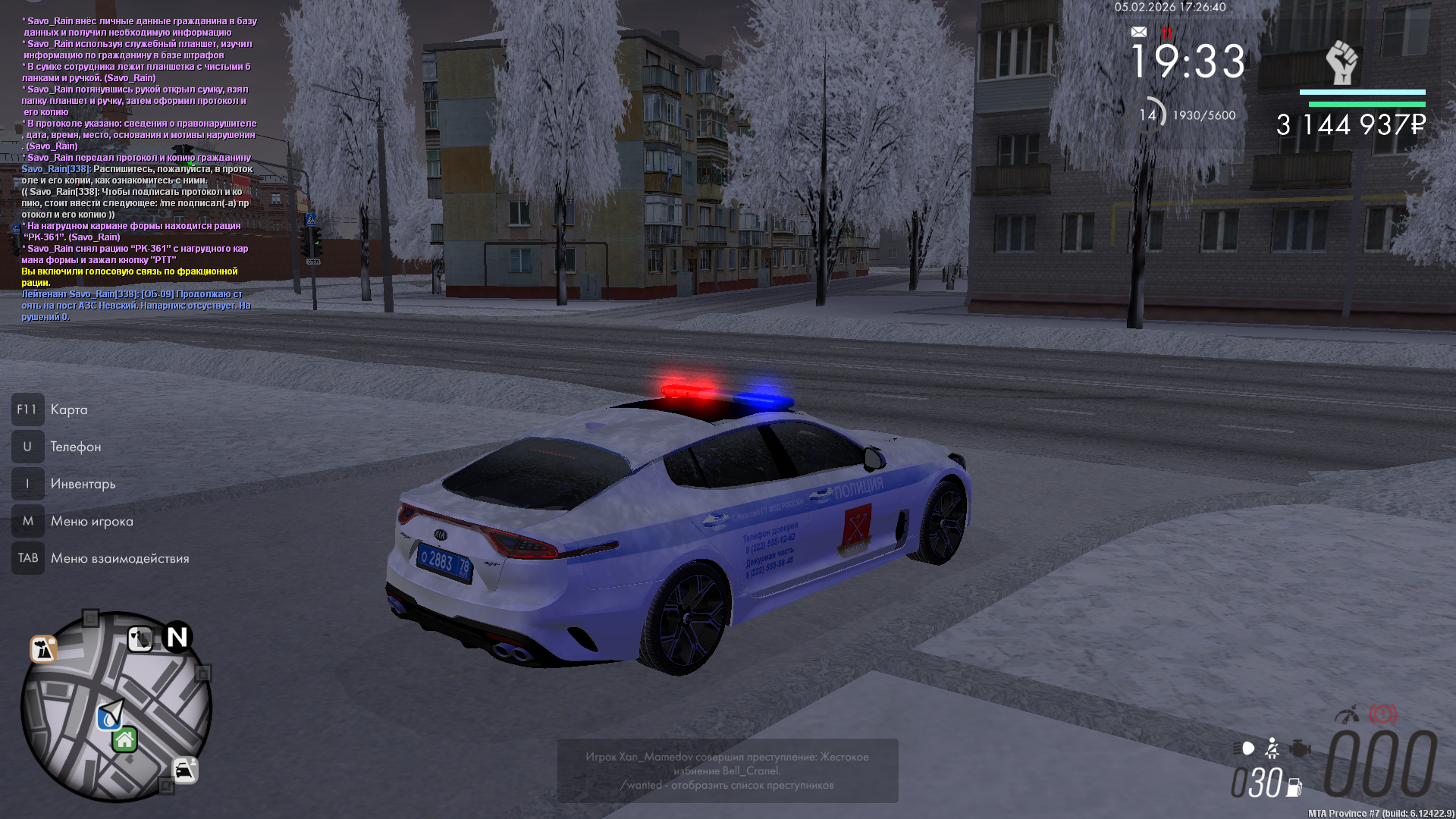Select the blue water drop minimap marker
The height and width of the screenshot is (819, 1456).
108,718
